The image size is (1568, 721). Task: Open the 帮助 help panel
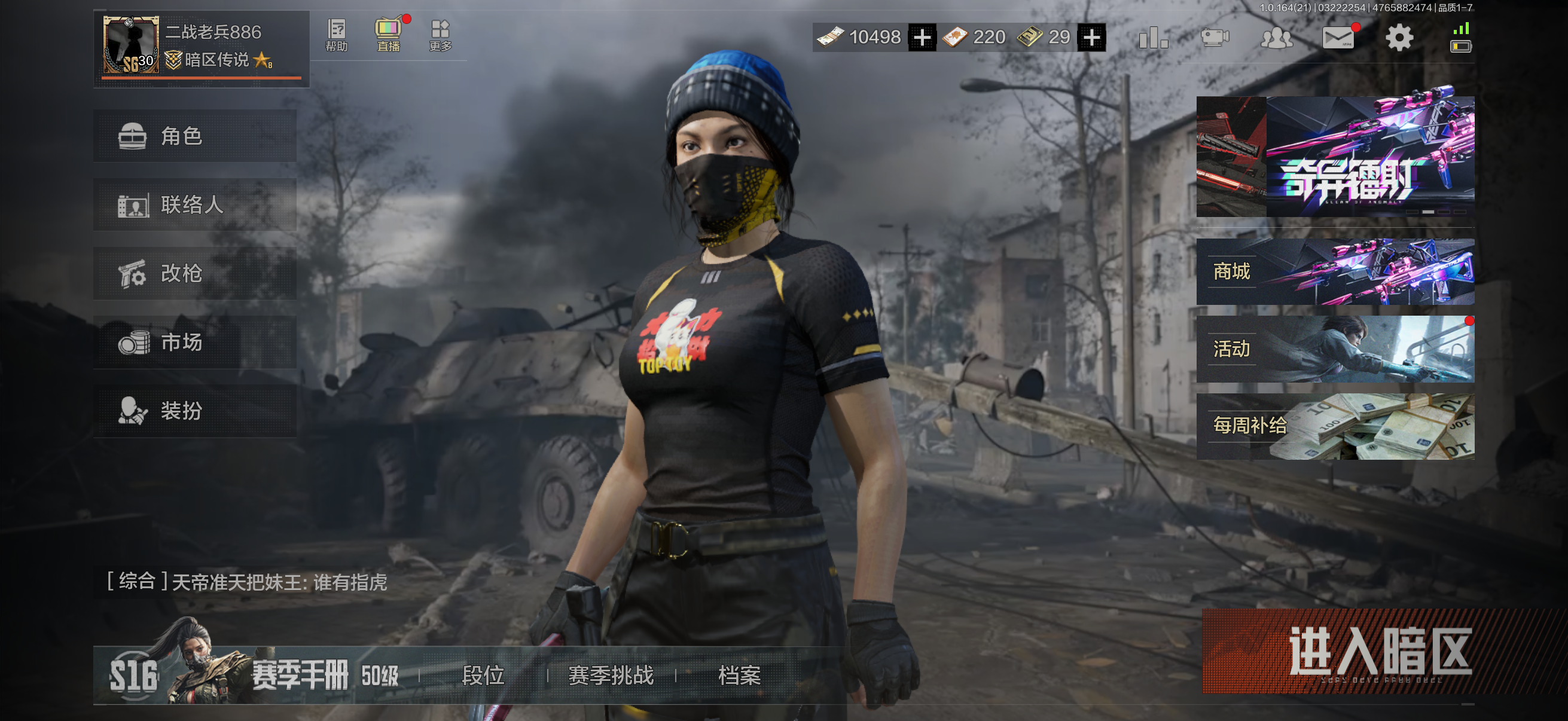point(337,36)
